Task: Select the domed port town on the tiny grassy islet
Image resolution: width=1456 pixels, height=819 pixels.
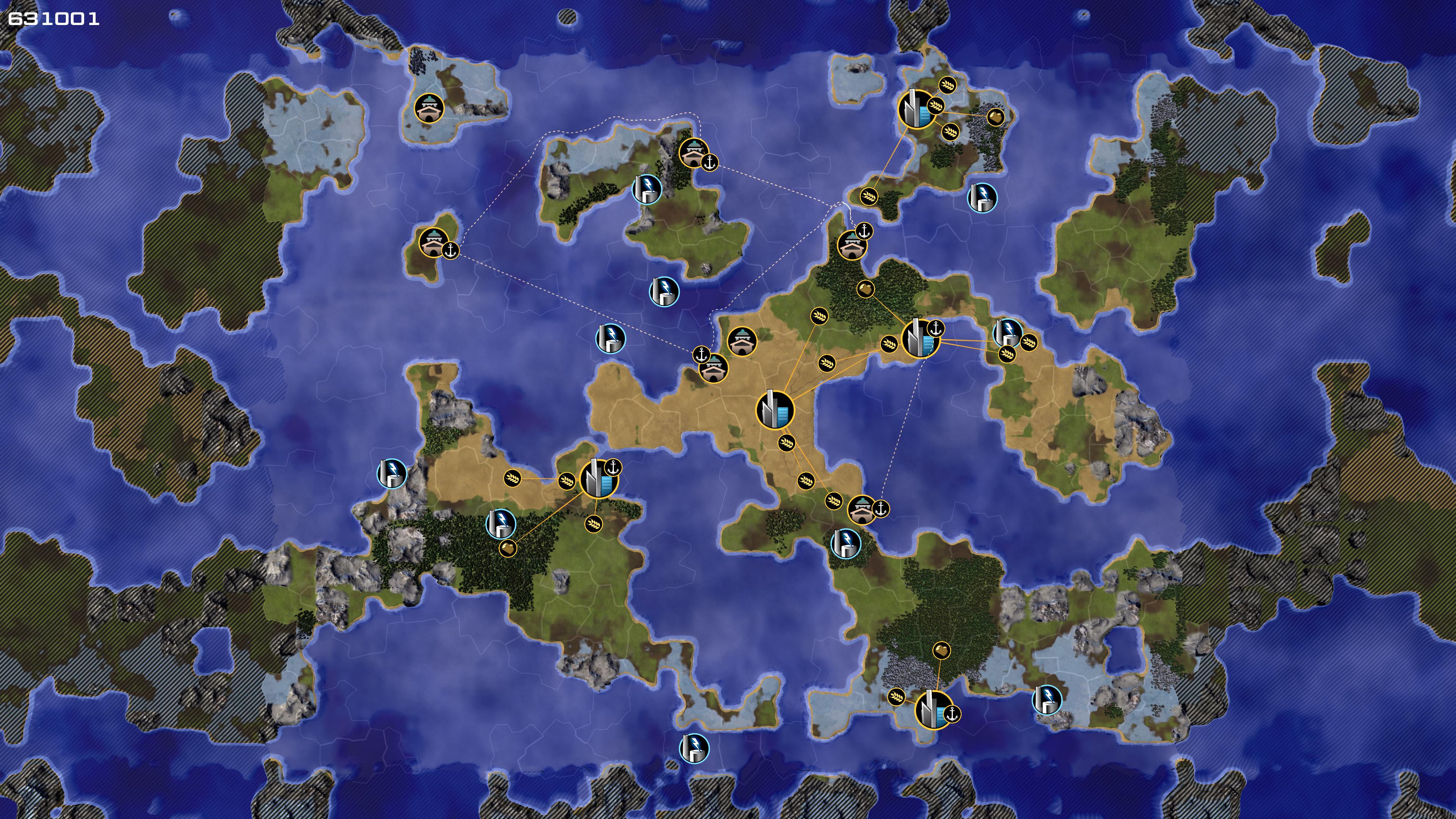Action: pos(433,243)
